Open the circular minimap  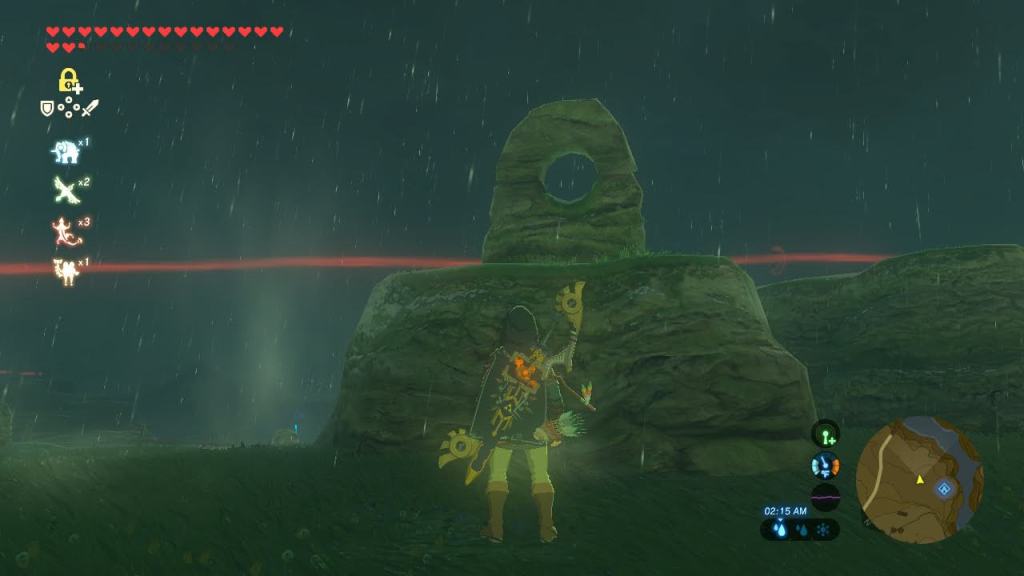pyautogui.click(x=920, y=480)
